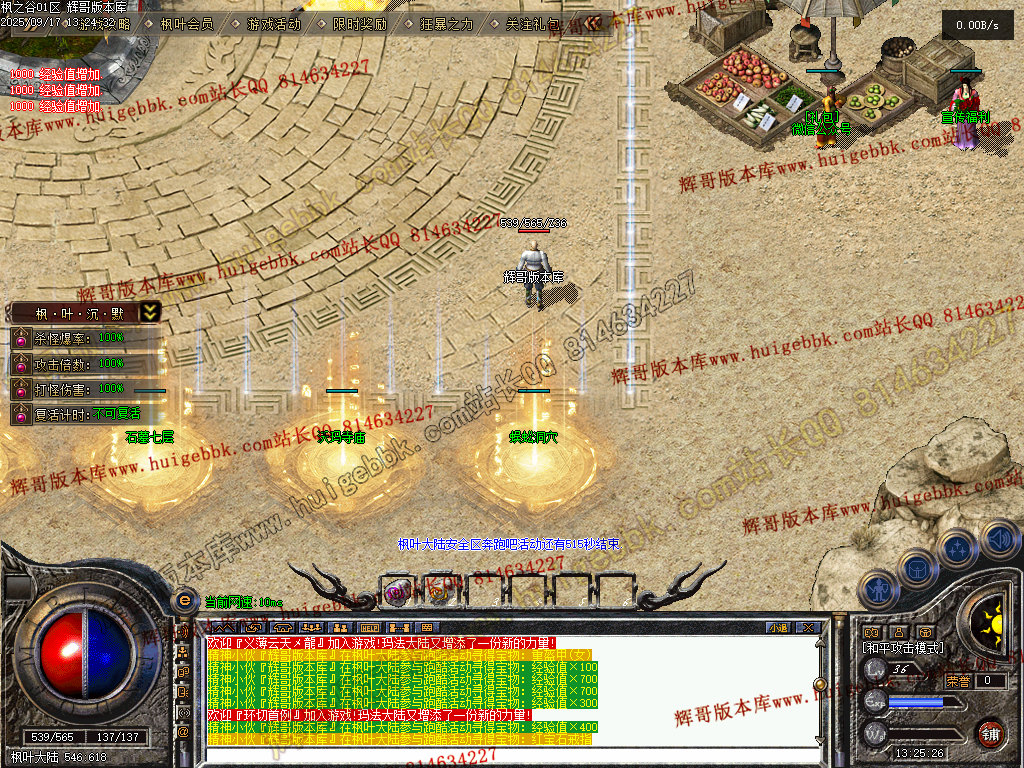This screenshot has width=1024, height=768.
Task: Open the 狂暴之力 menu
Action: [x=445, y=24]
